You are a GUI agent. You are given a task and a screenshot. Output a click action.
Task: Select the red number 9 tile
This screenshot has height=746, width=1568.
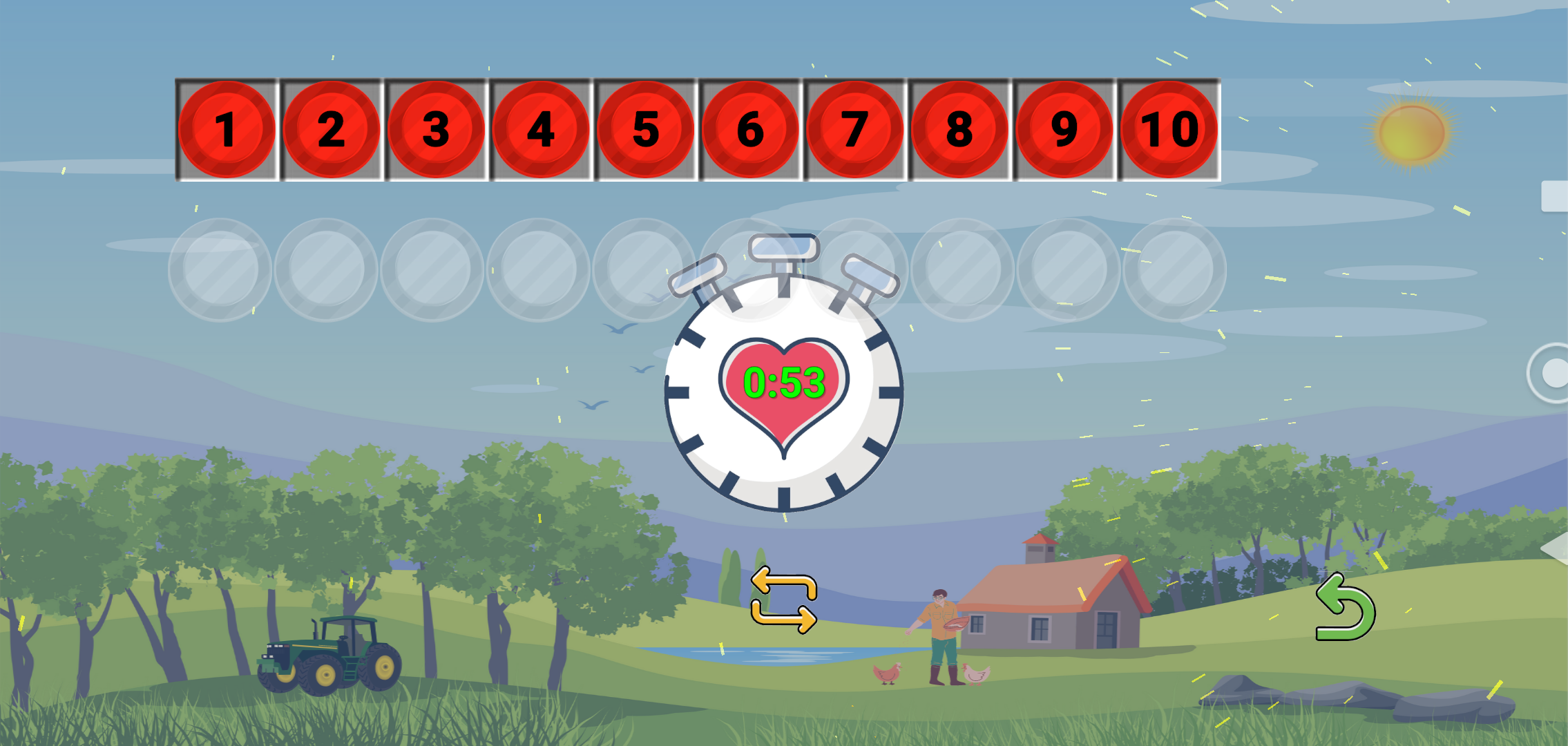[1064, 130]
